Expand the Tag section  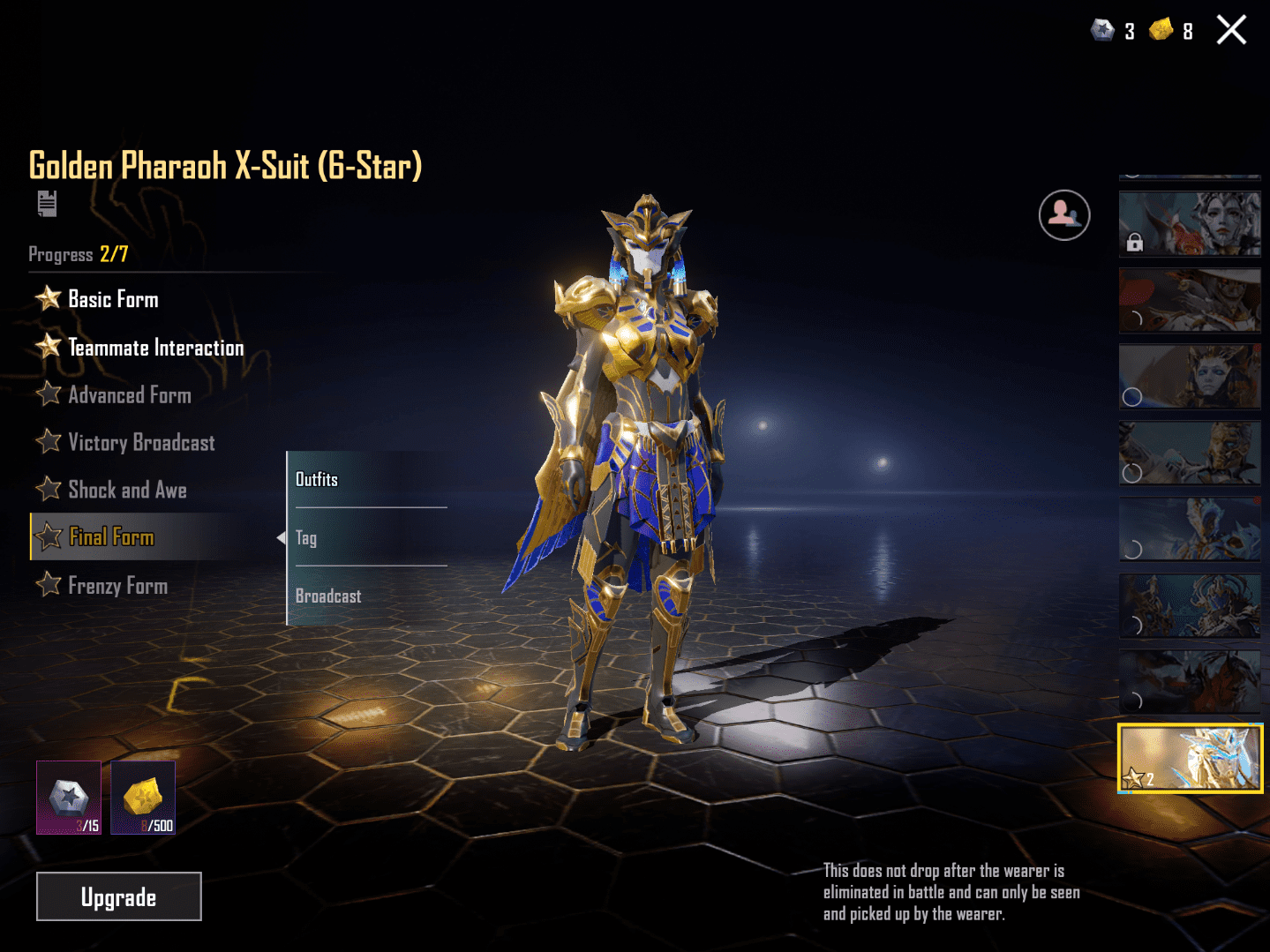306,537
